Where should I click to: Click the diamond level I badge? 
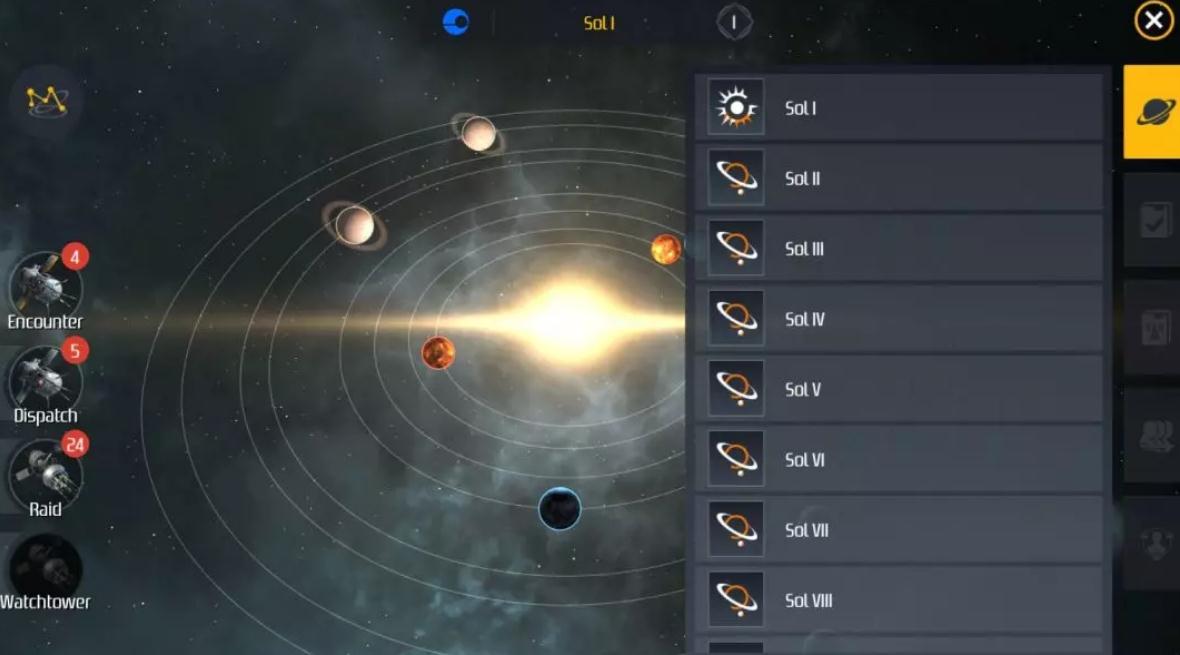coord(734,22)
